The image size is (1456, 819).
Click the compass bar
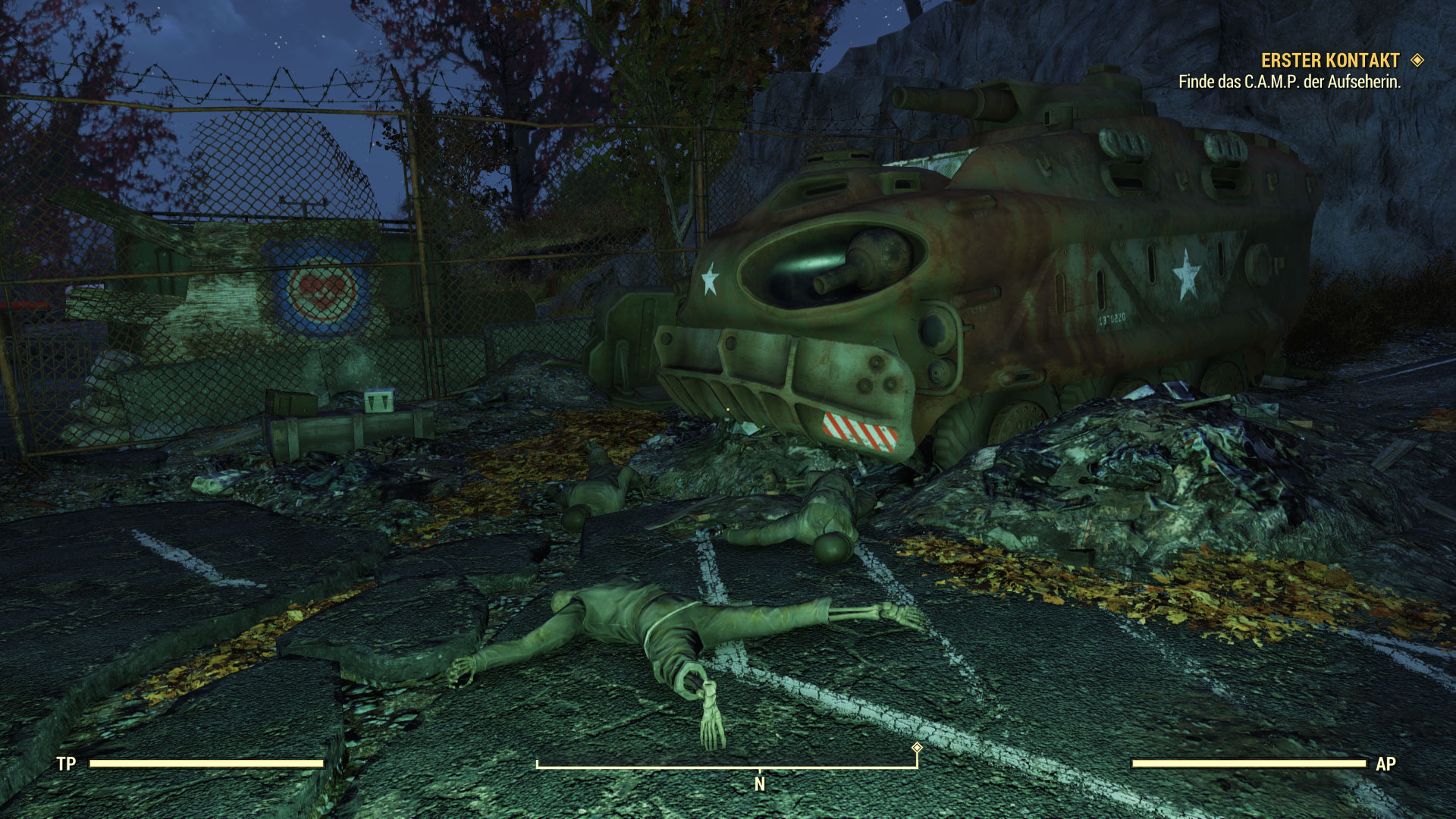point(726,766)
